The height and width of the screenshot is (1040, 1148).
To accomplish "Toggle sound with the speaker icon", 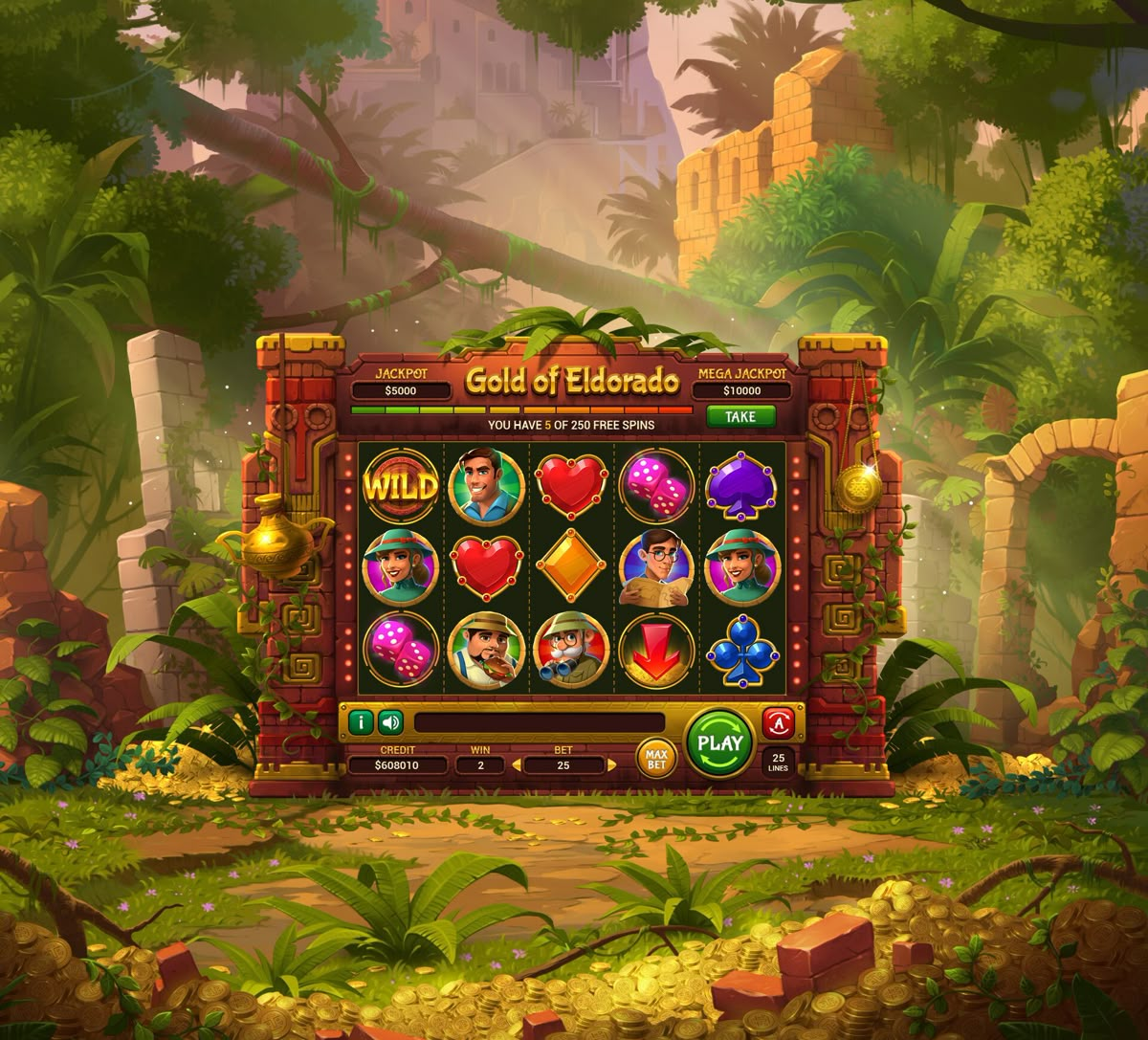I will click(390, 722).
